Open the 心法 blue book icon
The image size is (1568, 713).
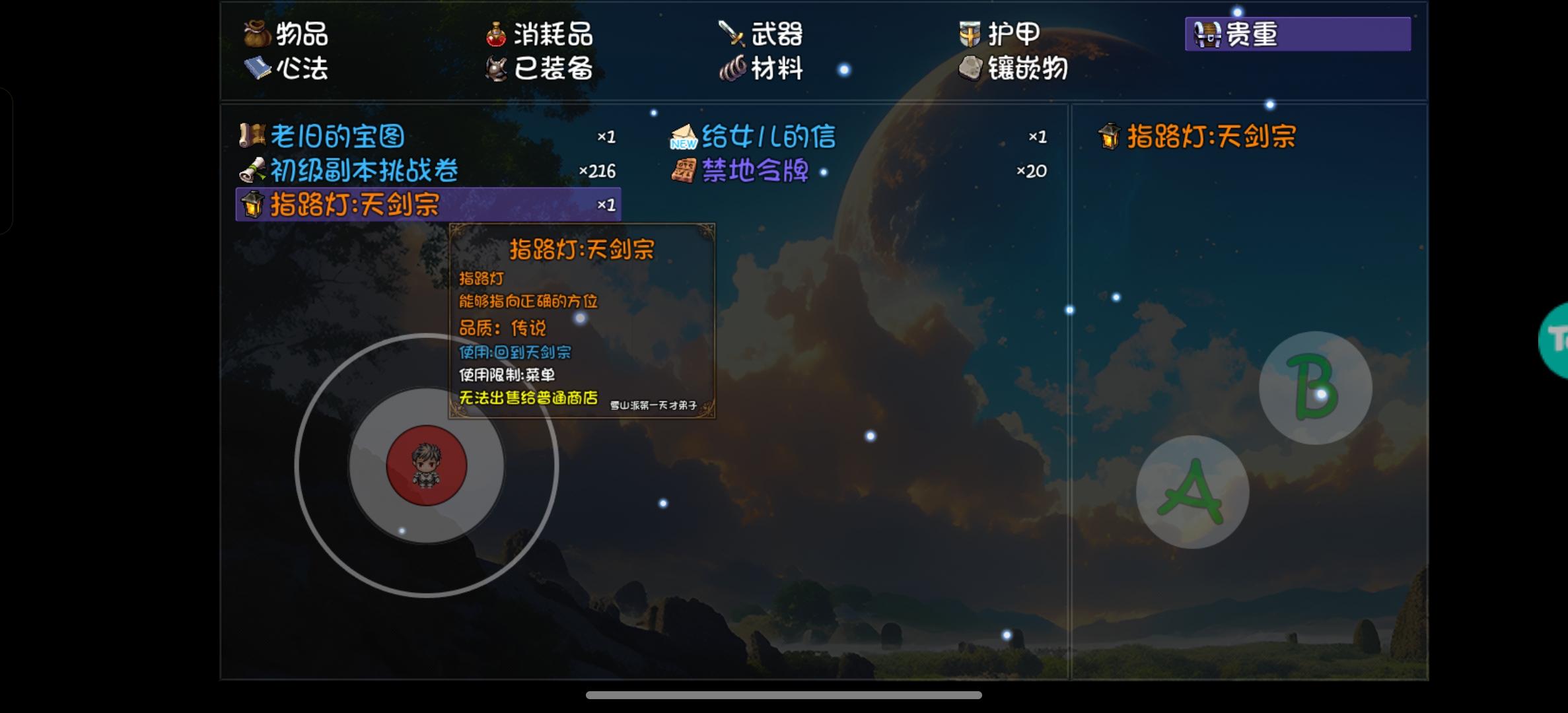tap(259, 69)
